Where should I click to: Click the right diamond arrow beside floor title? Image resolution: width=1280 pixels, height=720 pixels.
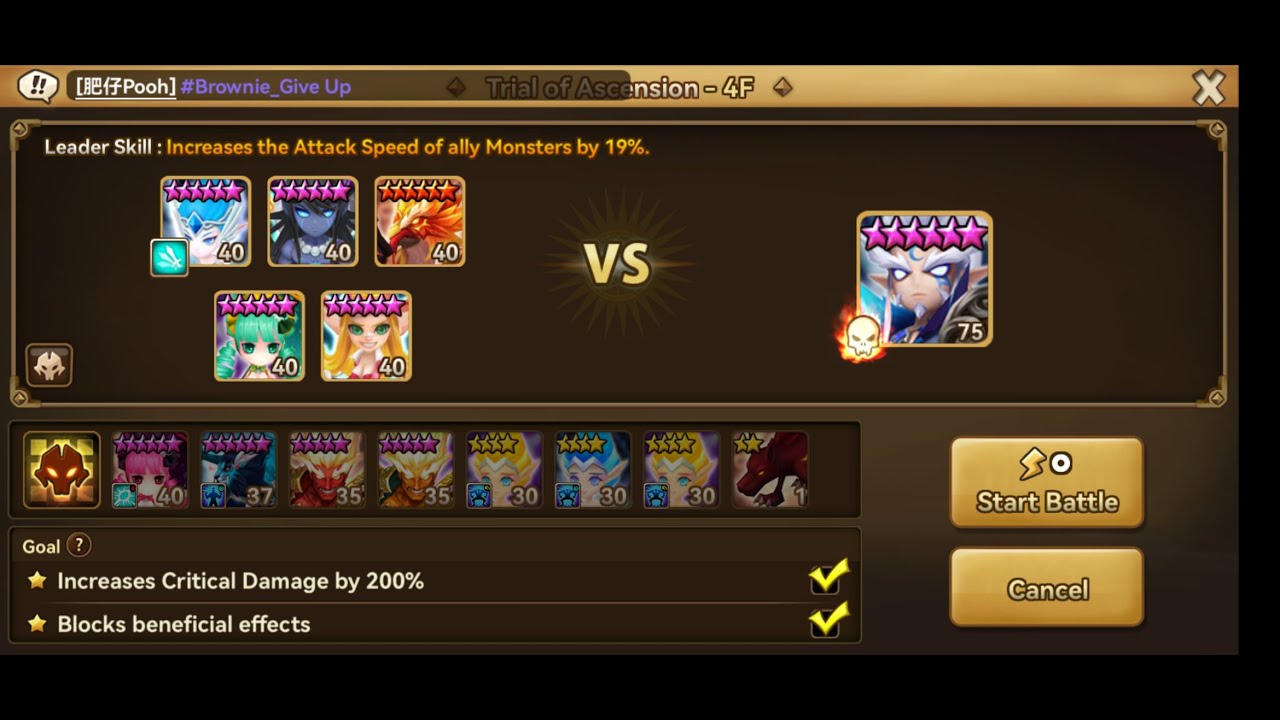click(x=783, y=87)
